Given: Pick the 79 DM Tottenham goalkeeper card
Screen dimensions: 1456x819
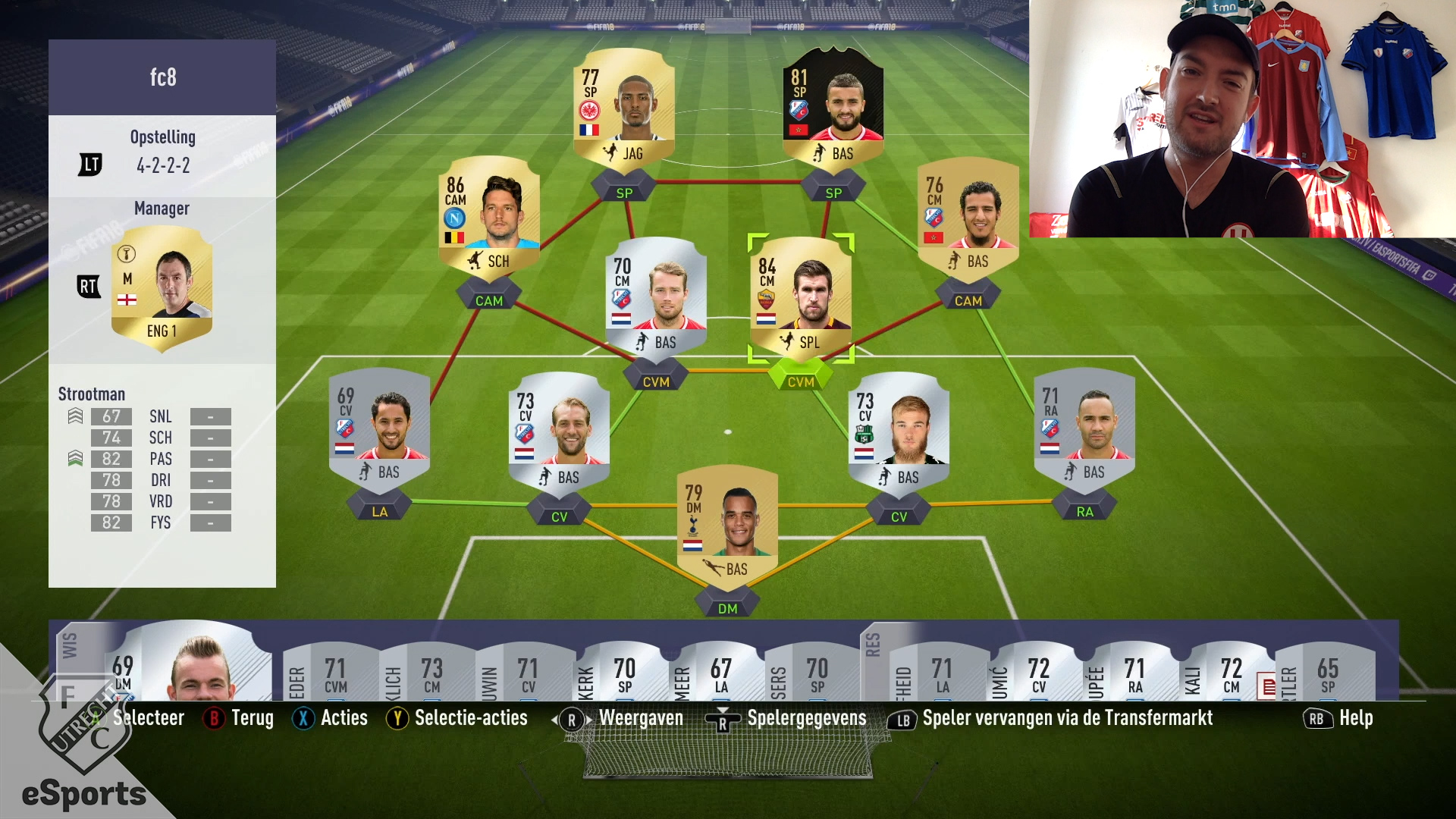Looking at the screenshot, I should (727, 523).
